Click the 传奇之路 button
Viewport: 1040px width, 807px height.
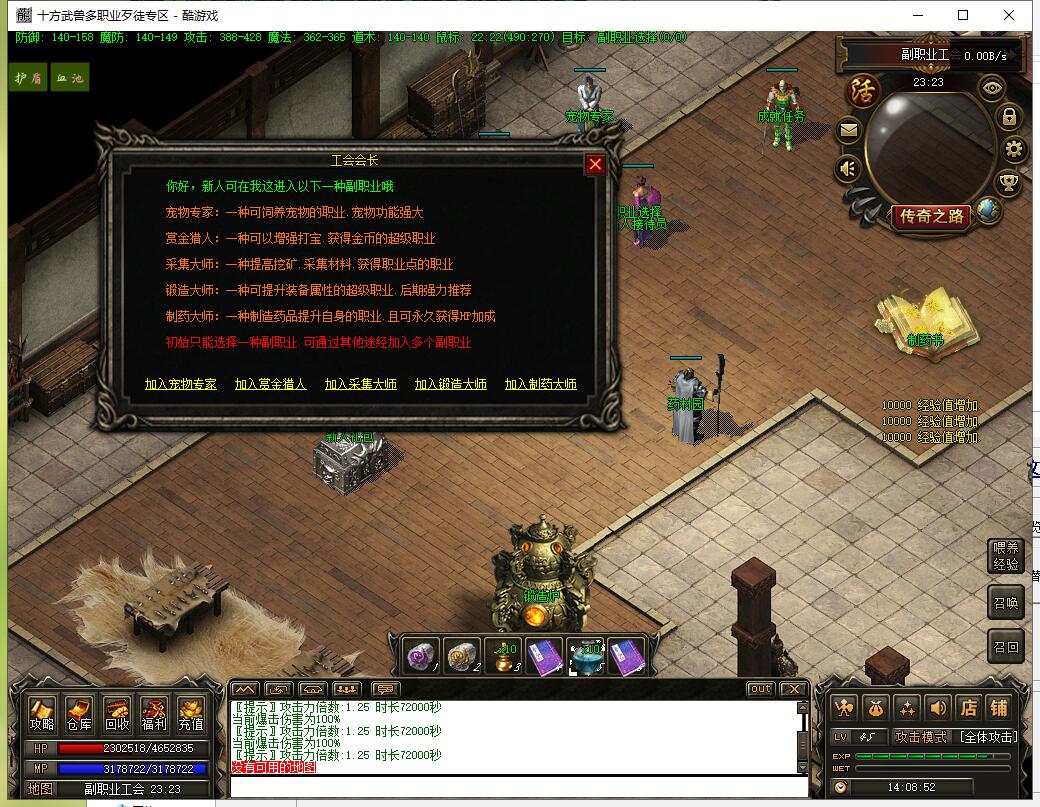click(933, 216)
